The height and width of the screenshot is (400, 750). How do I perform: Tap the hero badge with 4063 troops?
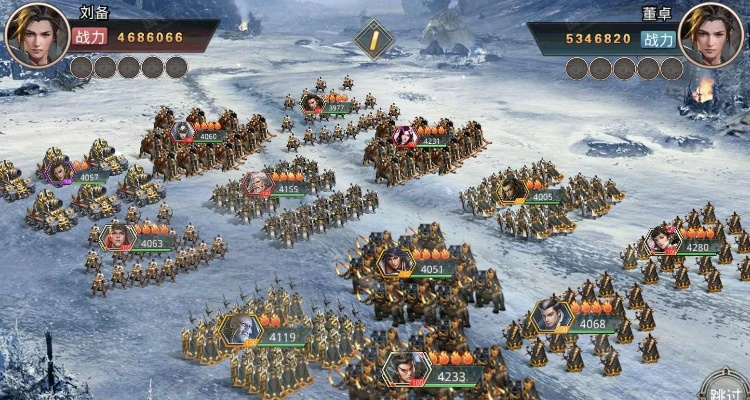pyautogui.click(x=118, y=237)
